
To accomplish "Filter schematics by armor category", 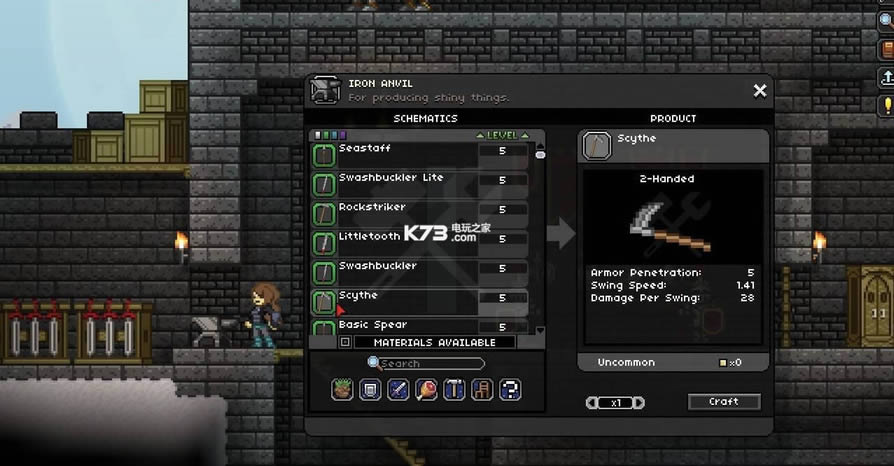I will pyautogui.click(x=370, y=390).
